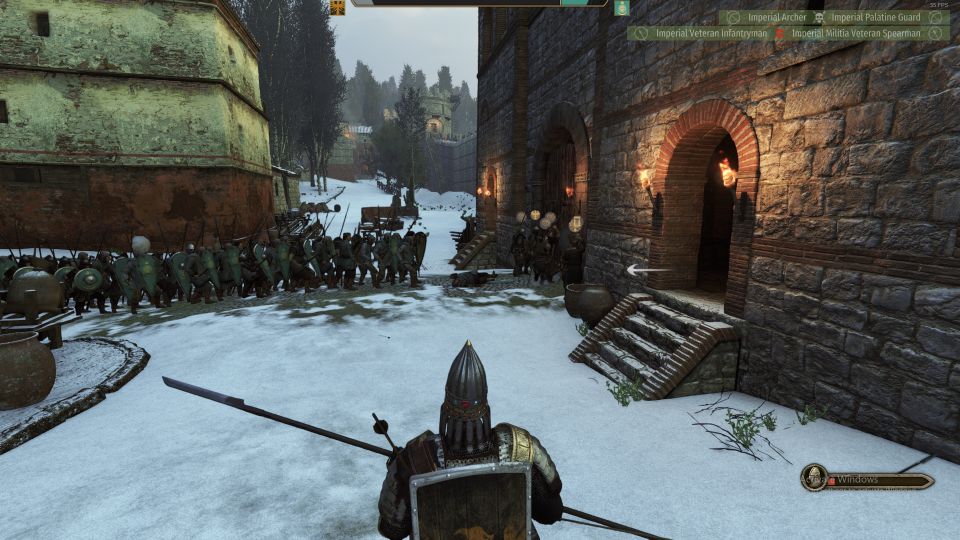Click the green faction banner icon
Image resolution: width=960 pixels, height=540 pixels.
click(621, 7)
